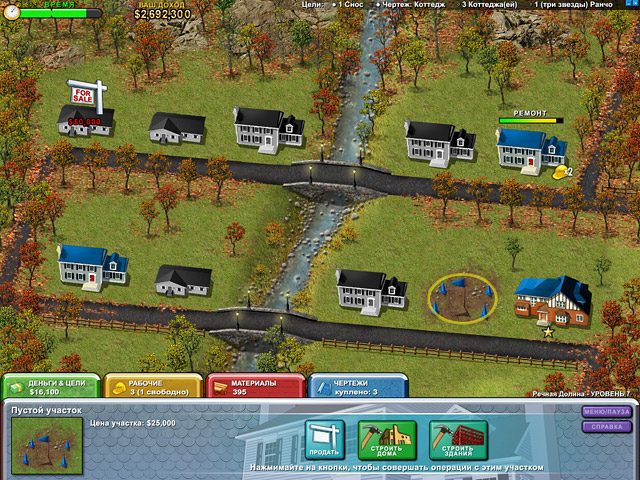The image size is (640, 480).
Task: Sell the empty lot with Продать
Action: 324,439
